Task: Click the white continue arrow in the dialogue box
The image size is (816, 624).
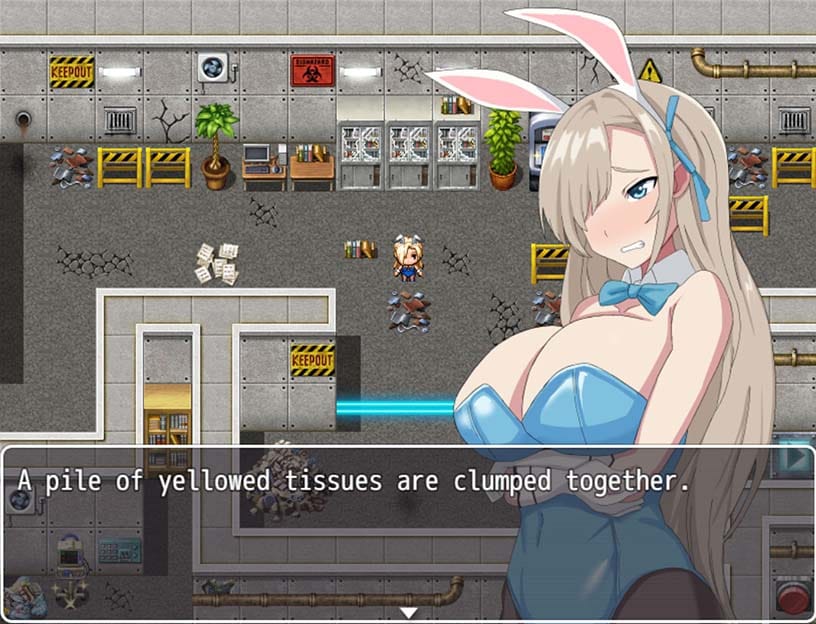Action: click(408, 612)
